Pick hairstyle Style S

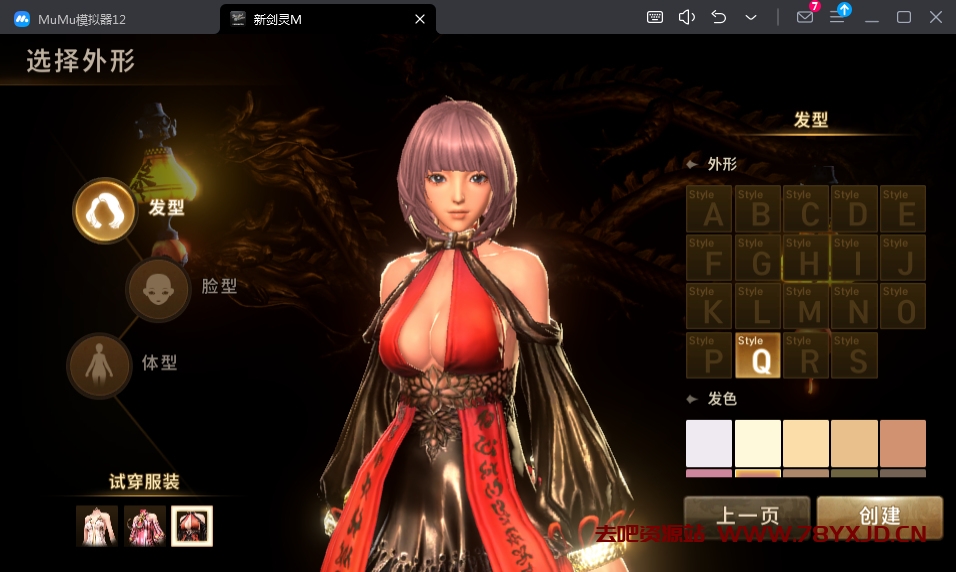point(855,355)
